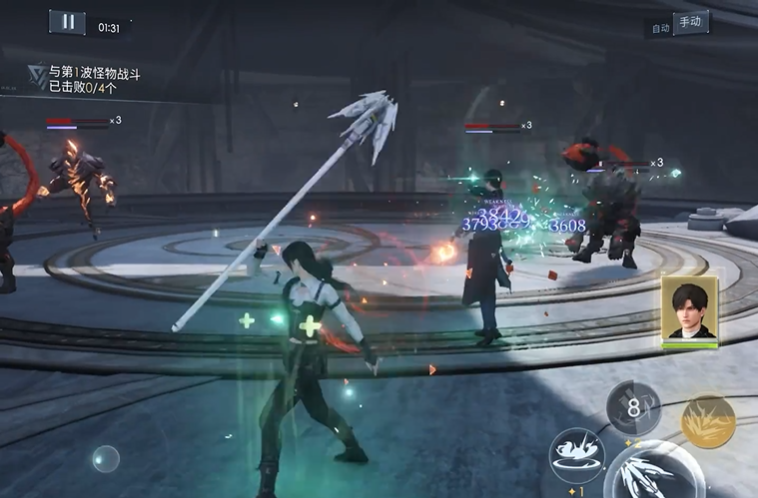This screenshot has width=758, height=498.
Task: Activate the golden burst ultimate skill
Action: tap(708, 421)
